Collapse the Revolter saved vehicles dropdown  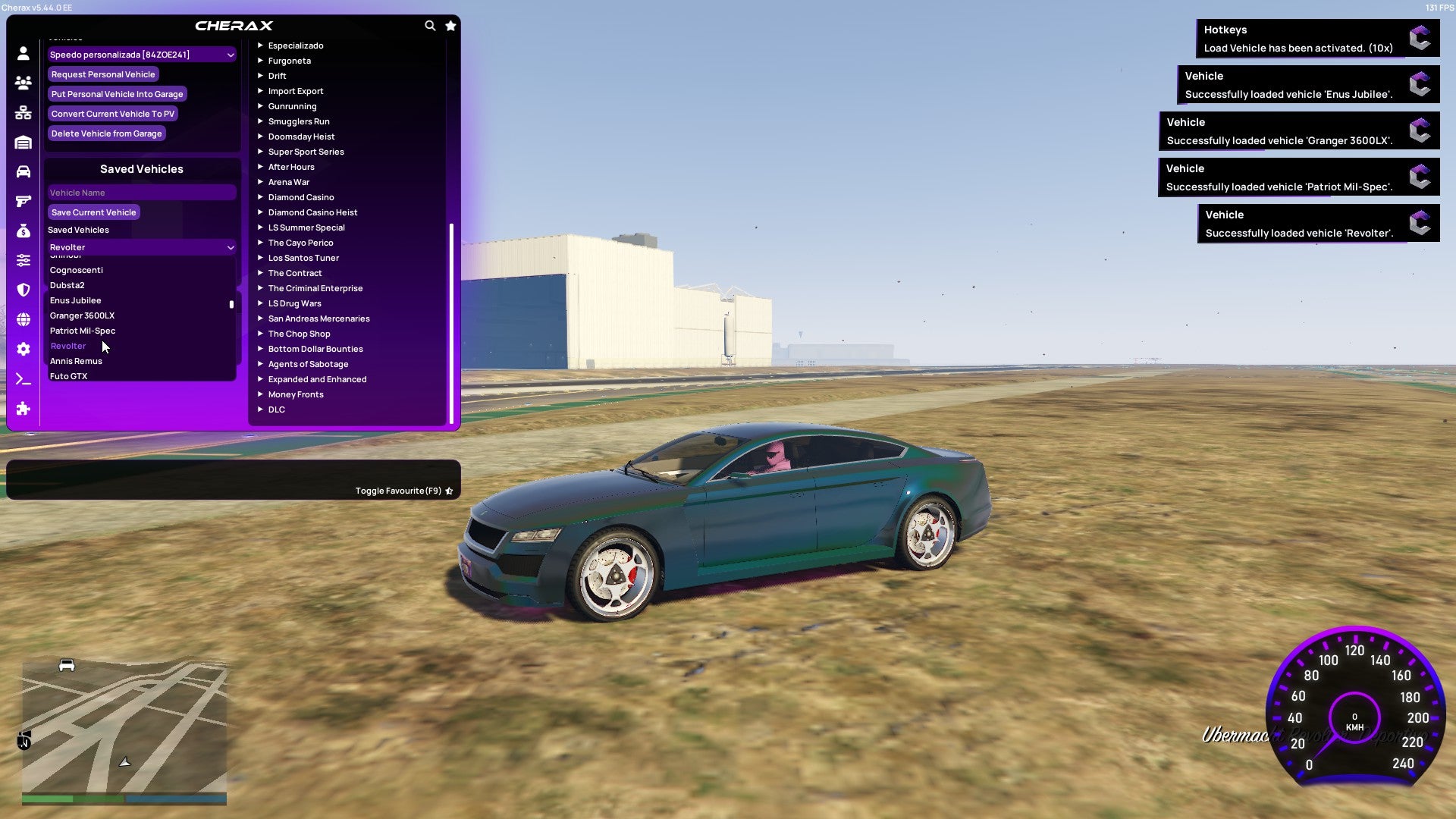[141, 246]
